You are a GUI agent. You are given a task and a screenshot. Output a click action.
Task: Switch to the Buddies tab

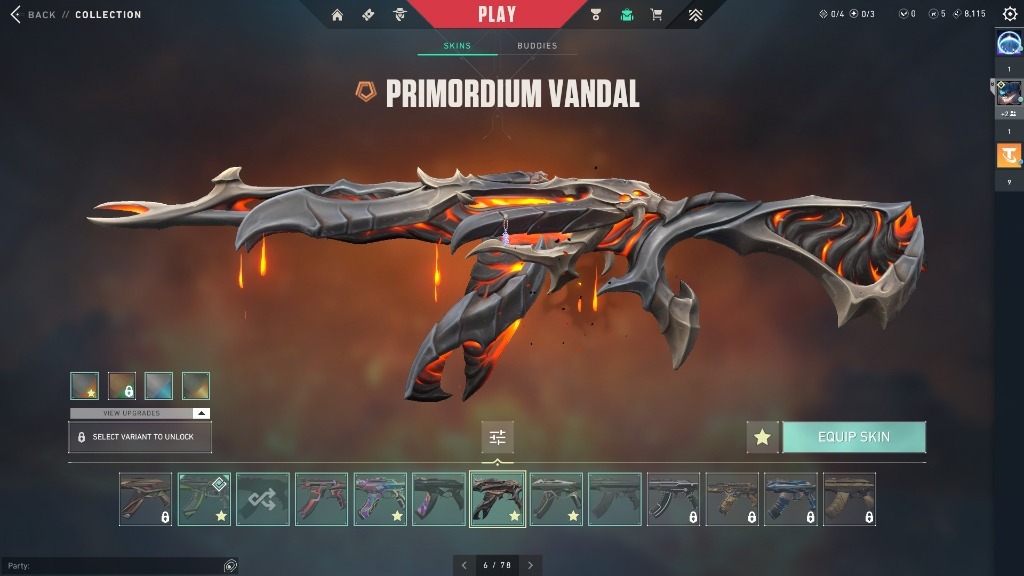coord(537,46)
